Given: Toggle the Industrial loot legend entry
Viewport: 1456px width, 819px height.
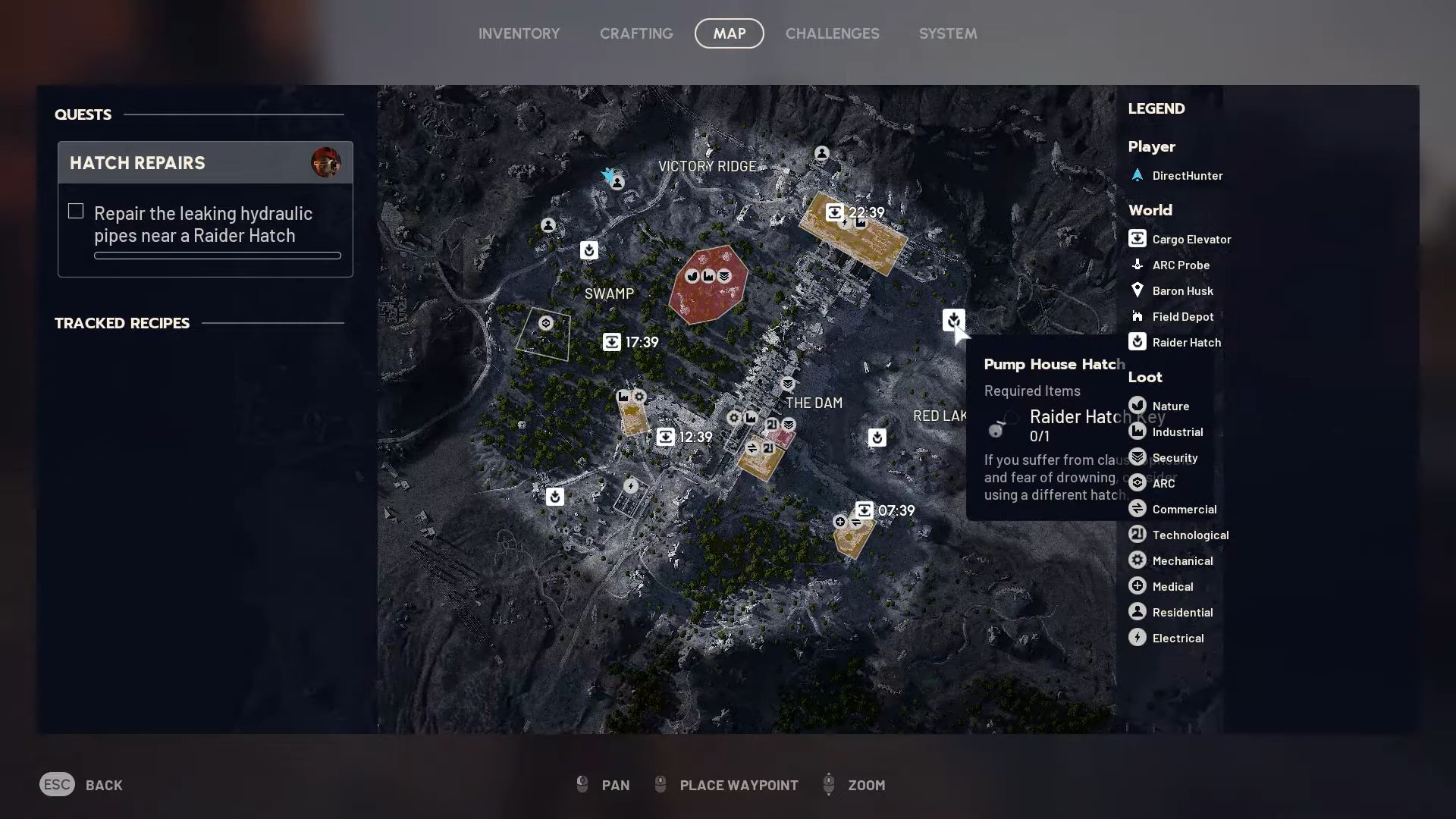Looking at the screenshot, I should [x=1137, y=431].
